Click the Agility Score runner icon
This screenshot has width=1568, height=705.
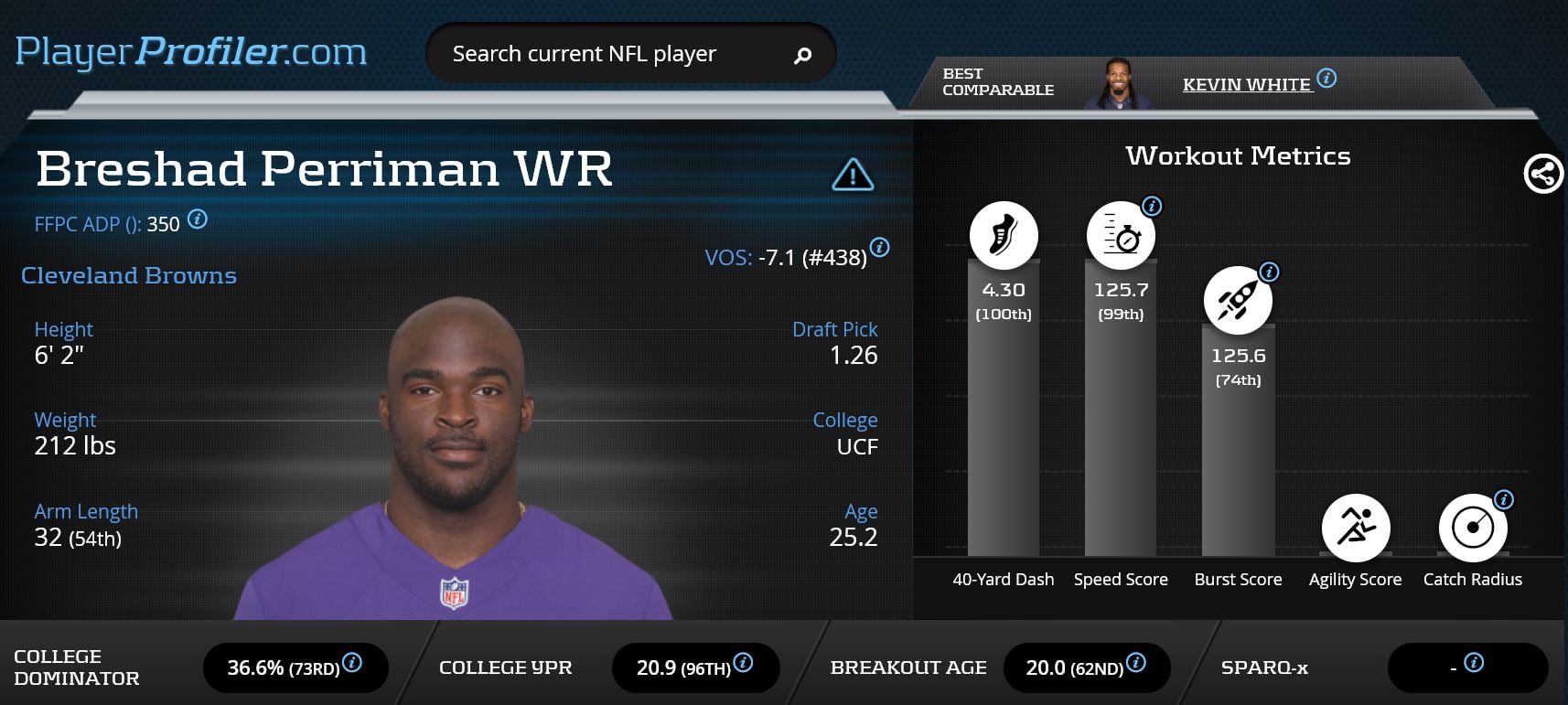(1355, 528)
